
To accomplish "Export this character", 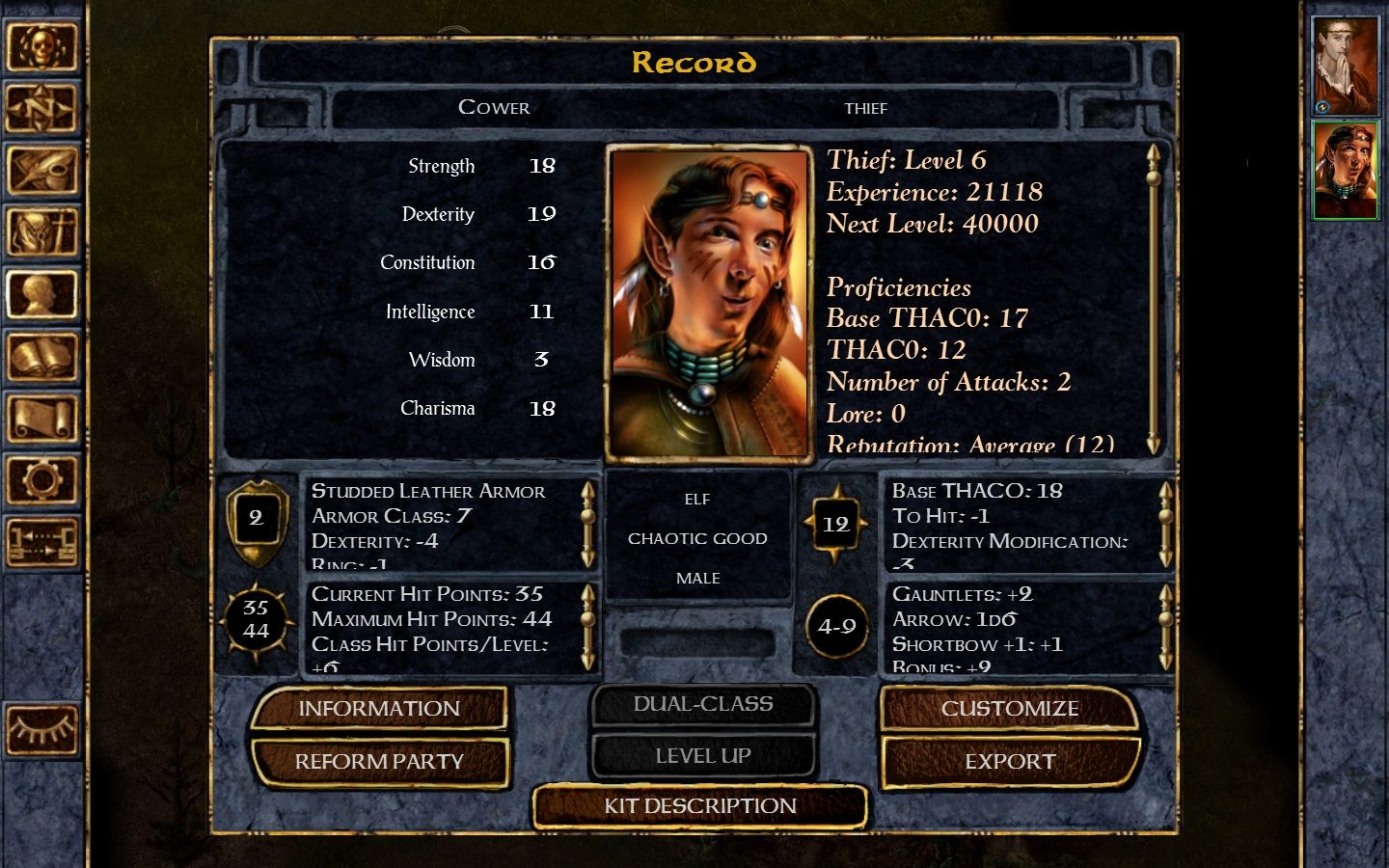I will click(1009, 762).
